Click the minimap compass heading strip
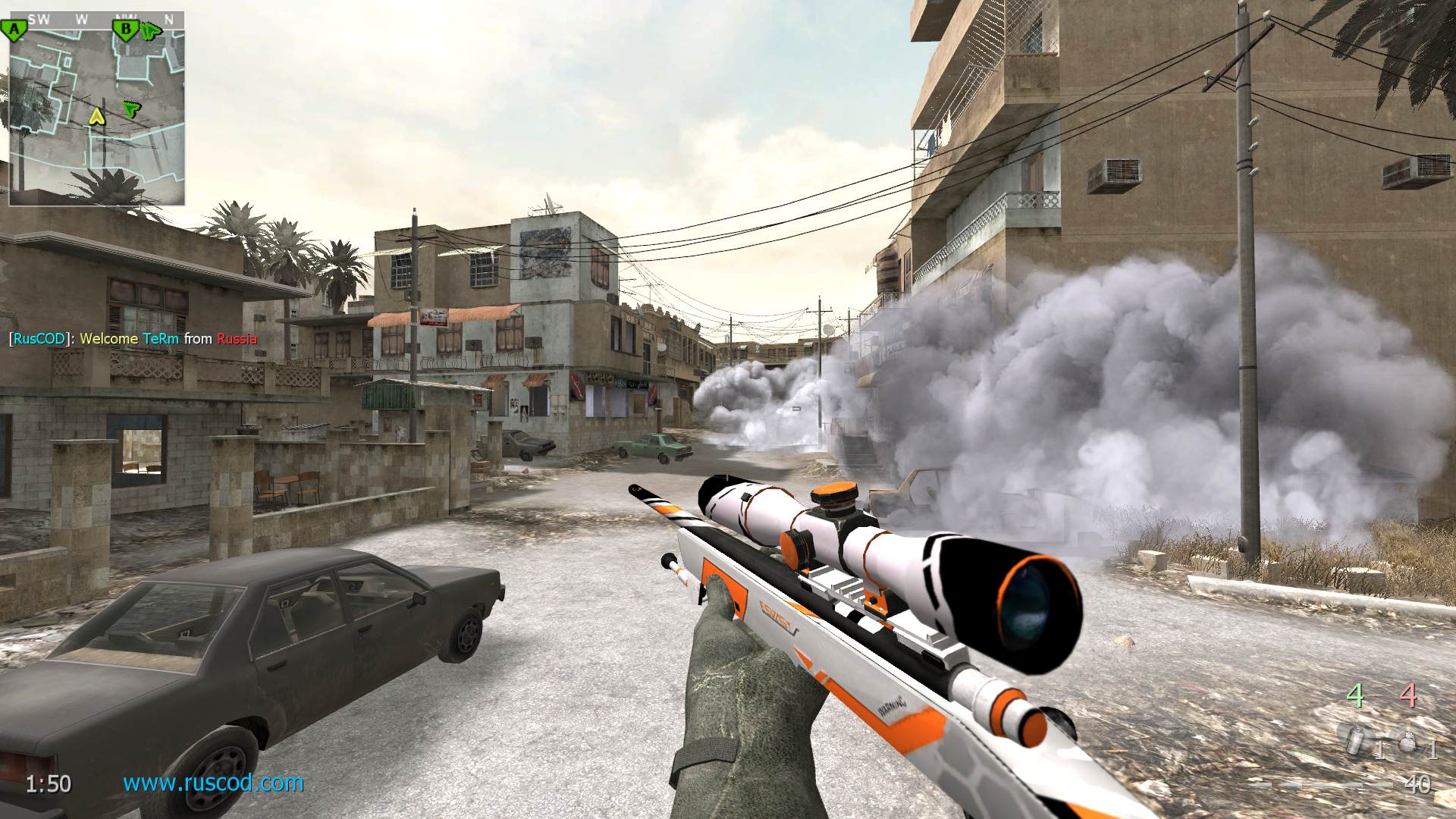1456x819 pixels. [x=96, y=20]
